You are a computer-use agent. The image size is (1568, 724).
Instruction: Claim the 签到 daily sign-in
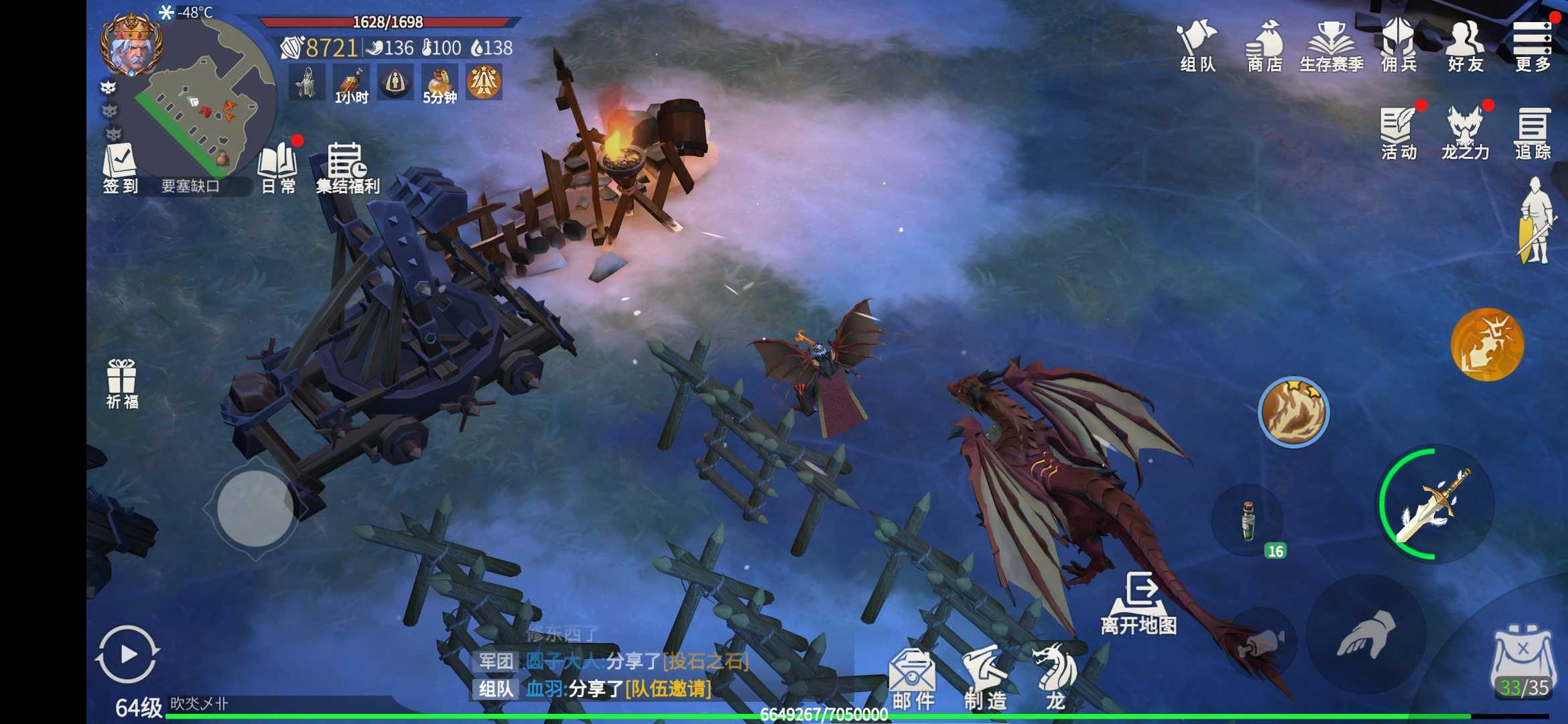coord(119,168)
